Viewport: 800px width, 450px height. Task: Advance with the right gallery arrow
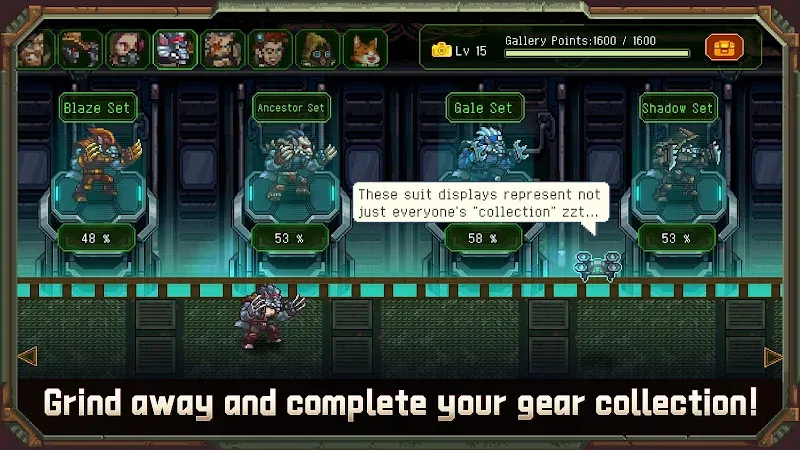[773, 357]
